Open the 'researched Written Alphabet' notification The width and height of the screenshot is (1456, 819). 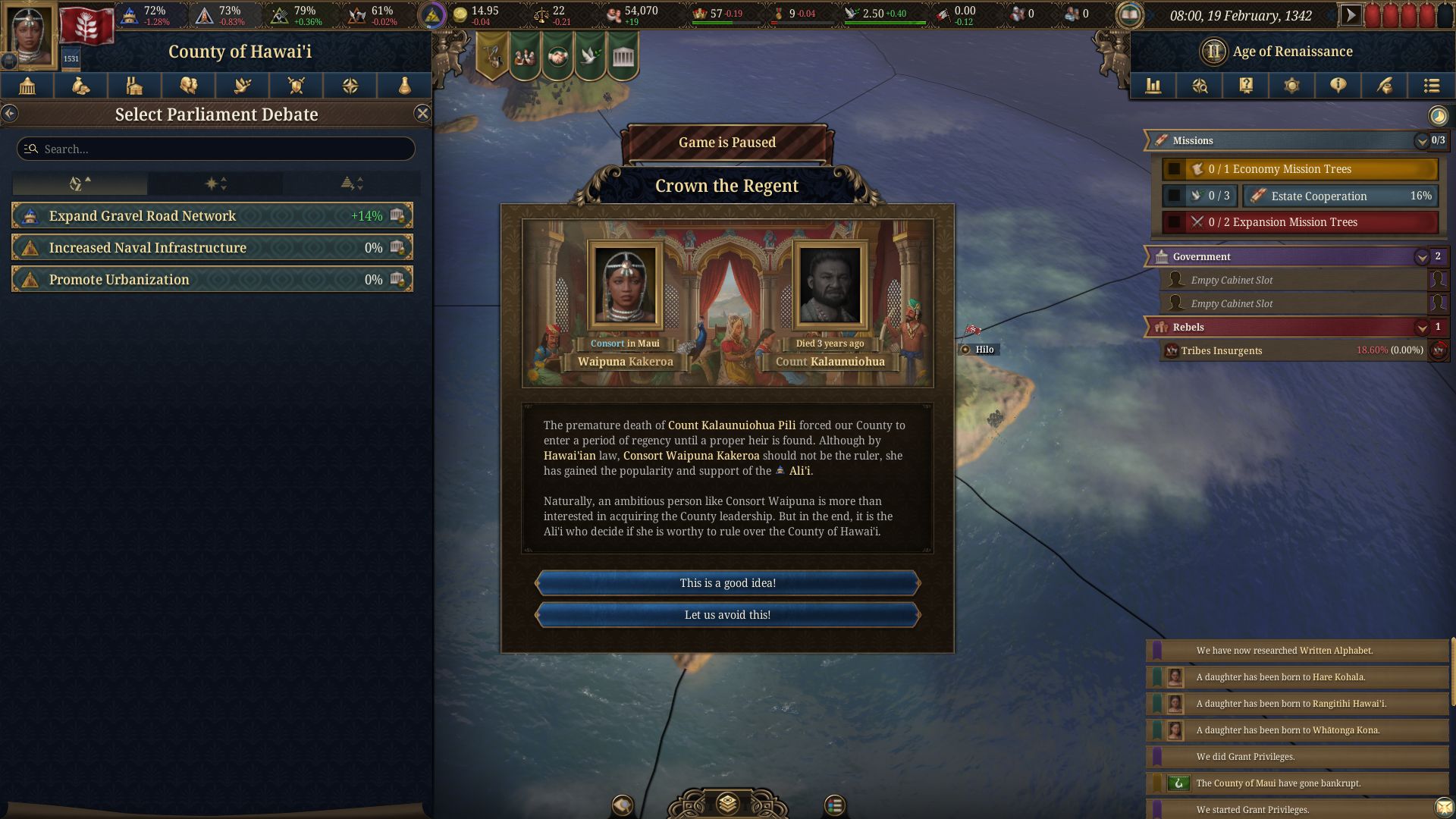click(x=1297, y=651)
